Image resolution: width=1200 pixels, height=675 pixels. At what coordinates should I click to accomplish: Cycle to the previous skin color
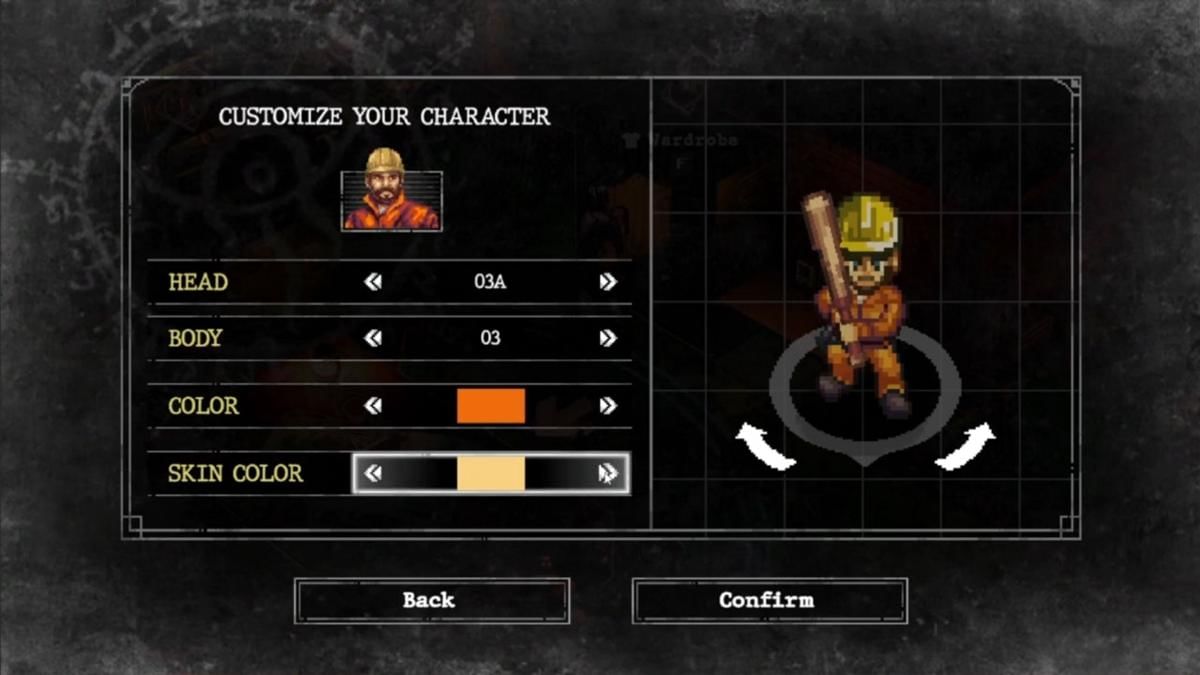(x=373, y=473)
